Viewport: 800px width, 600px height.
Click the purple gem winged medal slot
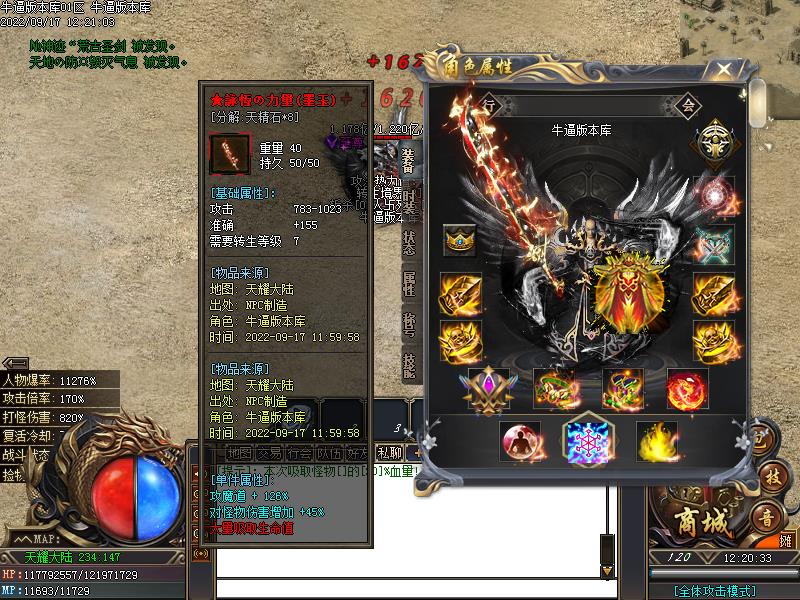pyautogui.click(x=488, y=389)
